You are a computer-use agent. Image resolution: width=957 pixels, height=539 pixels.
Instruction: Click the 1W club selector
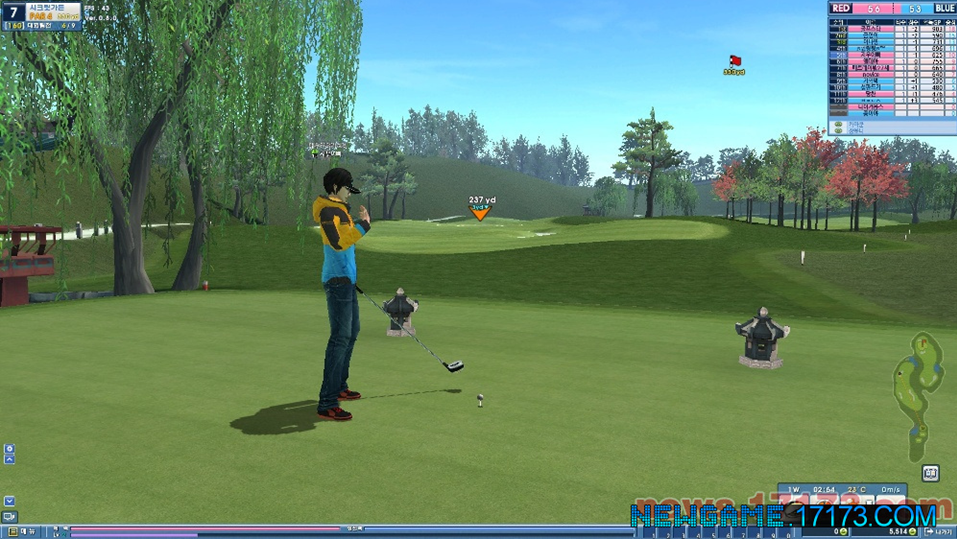tap(794, 489)
